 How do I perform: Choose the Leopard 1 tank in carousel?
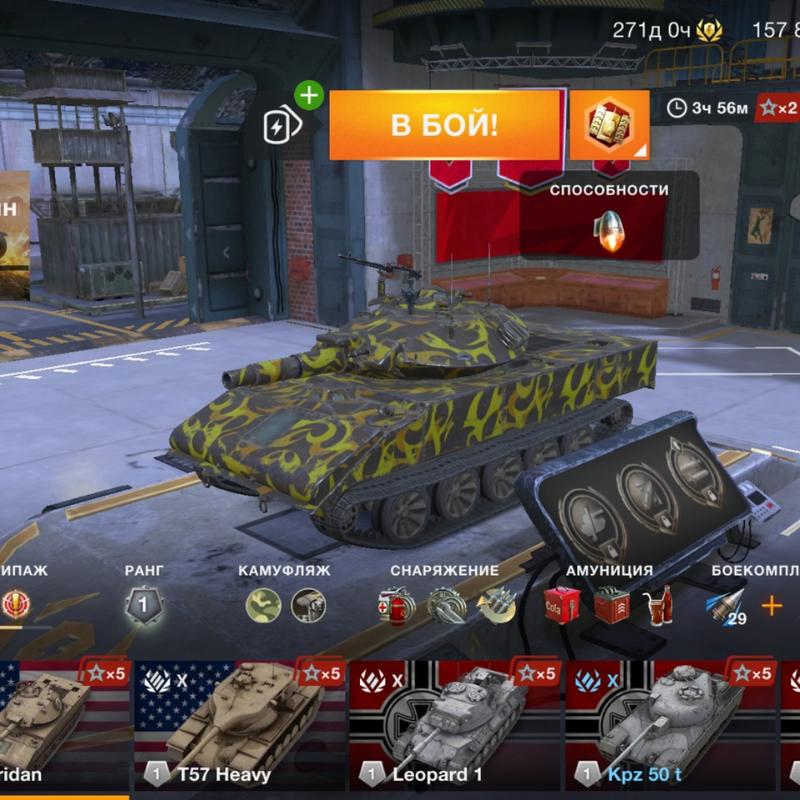(x=455, y=723)
